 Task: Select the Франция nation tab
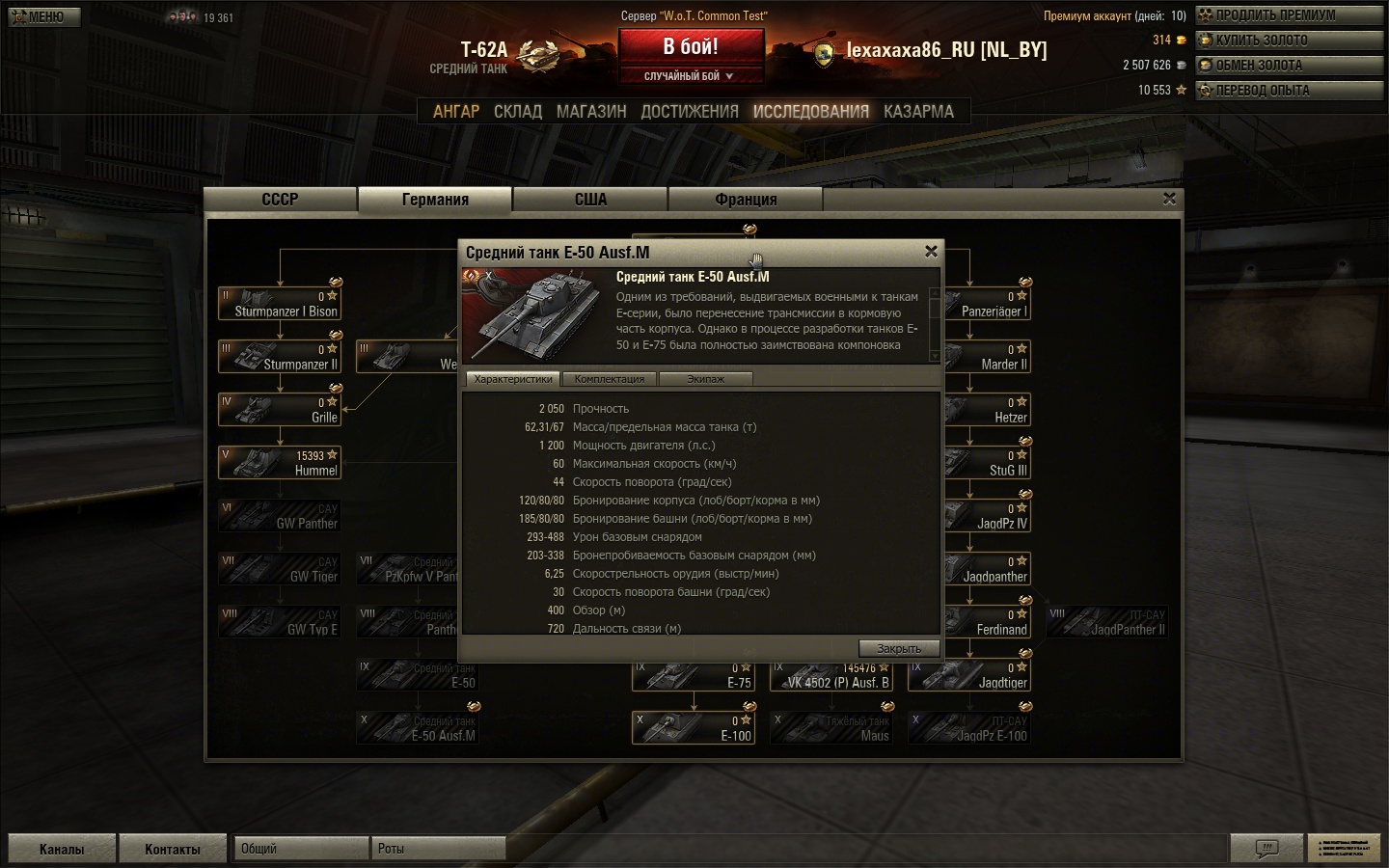coord(746,200)
